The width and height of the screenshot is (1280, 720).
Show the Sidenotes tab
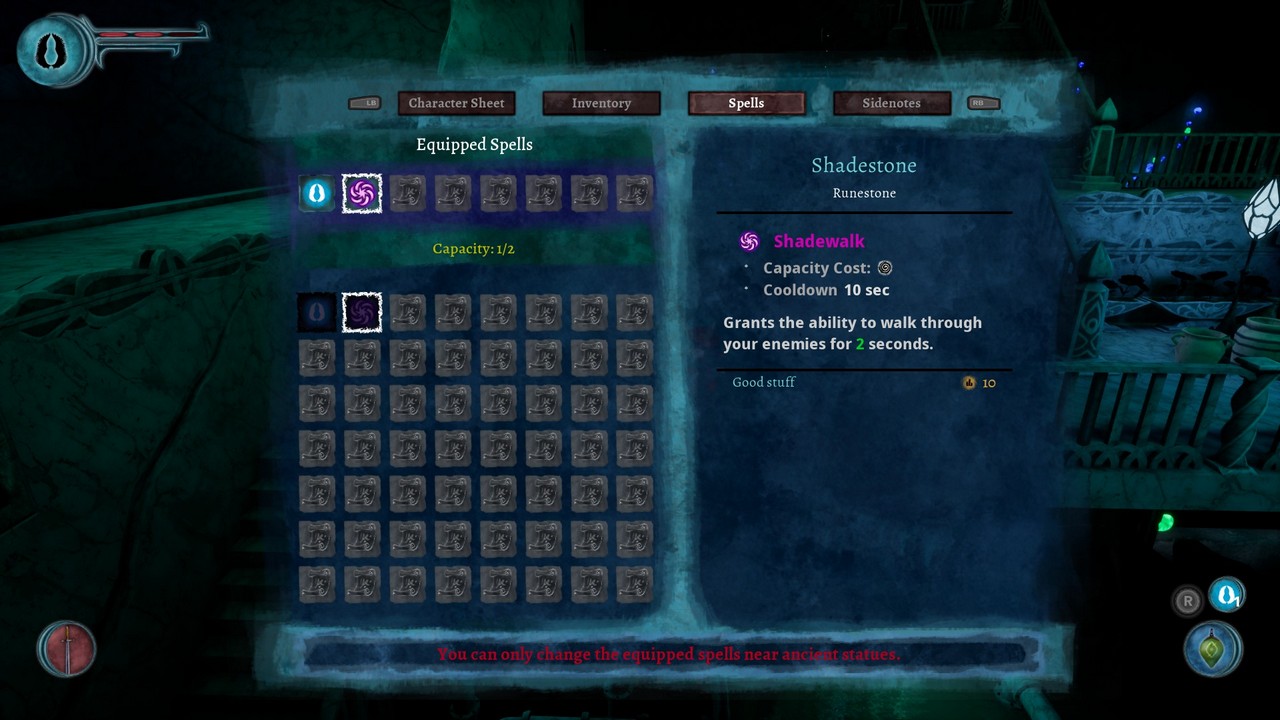click(891, 103)
